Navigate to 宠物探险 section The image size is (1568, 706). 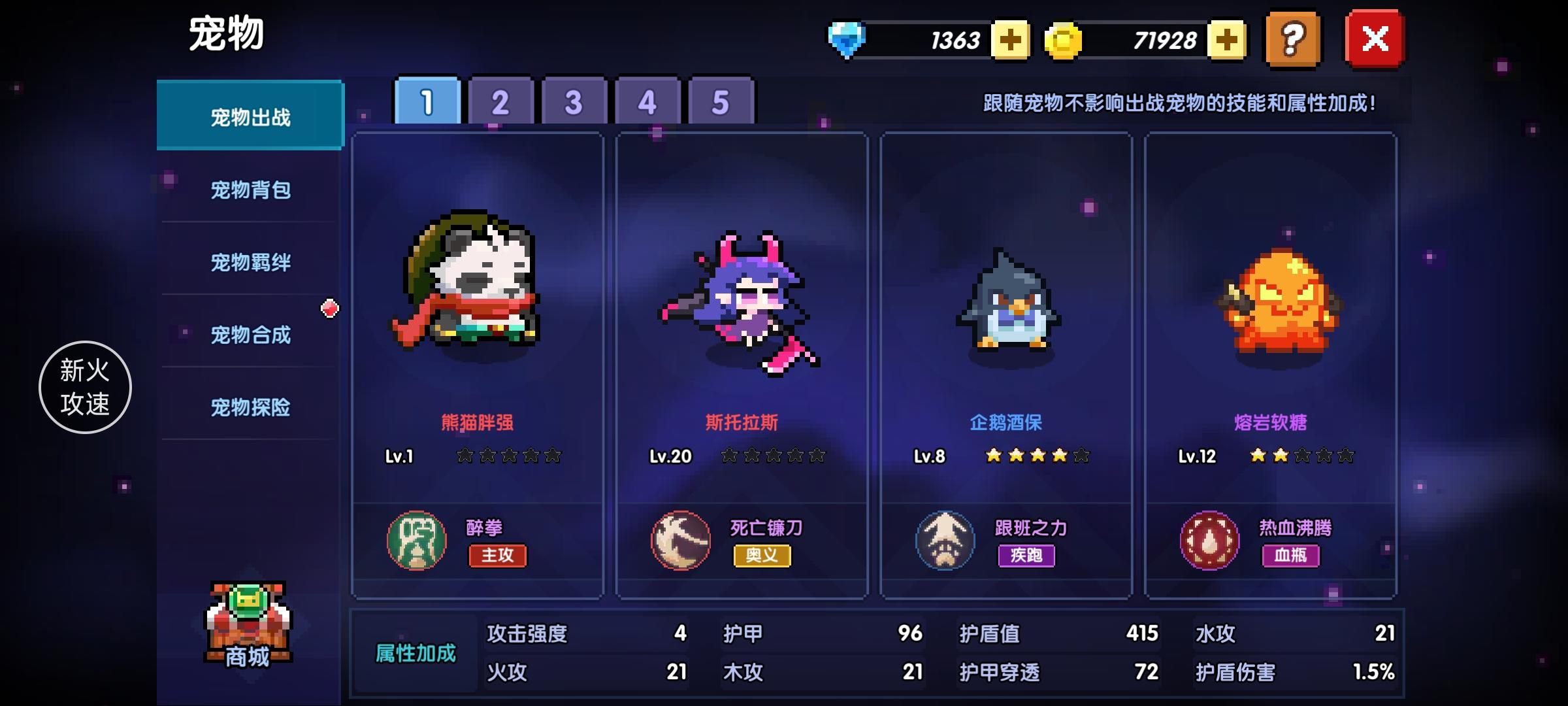pyautogui.click(x=250, y=408)
